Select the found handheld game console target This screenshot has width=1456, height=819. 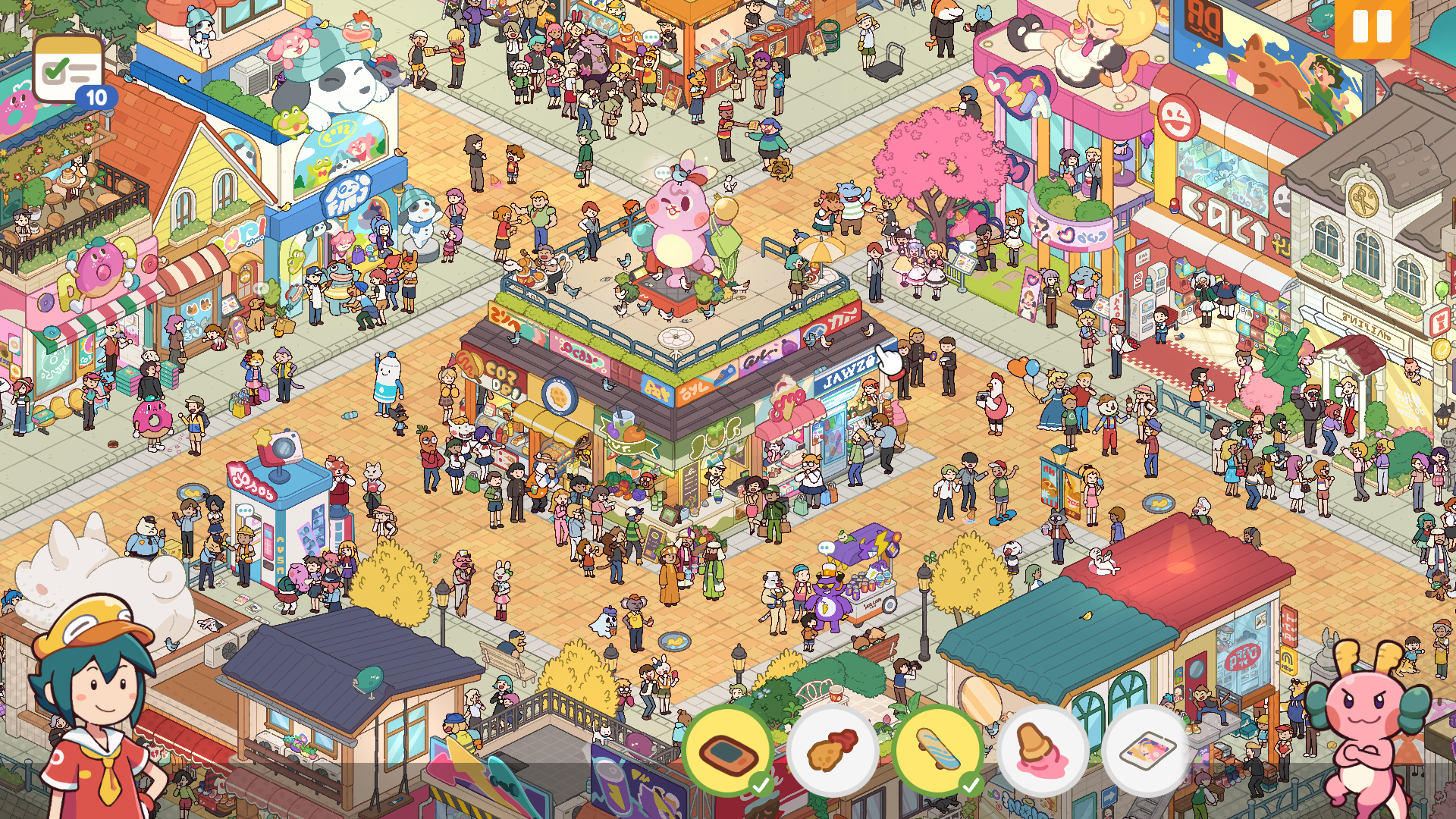click(x=728, y=750)
